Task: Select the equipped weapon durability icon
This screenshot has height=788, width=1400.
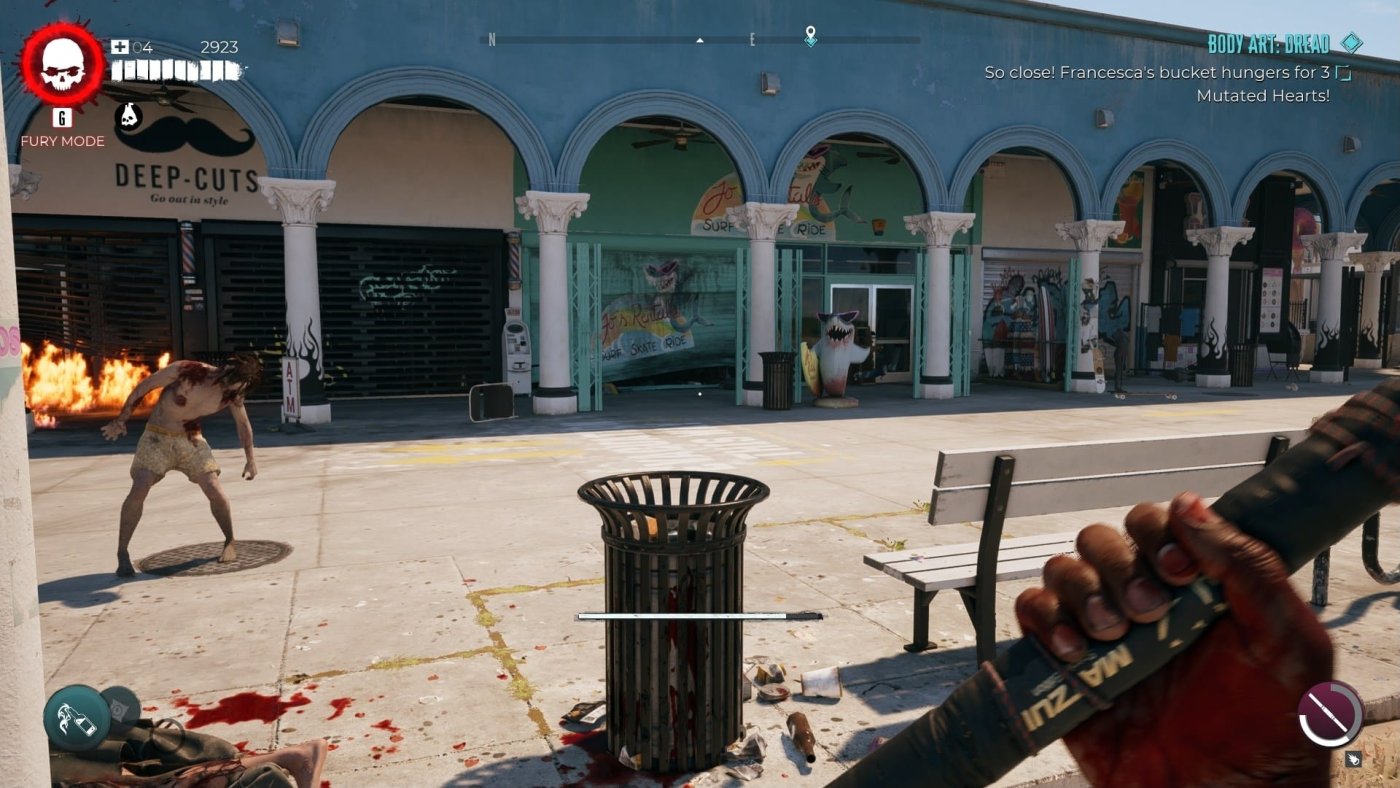Action: tap(1330, 714)
